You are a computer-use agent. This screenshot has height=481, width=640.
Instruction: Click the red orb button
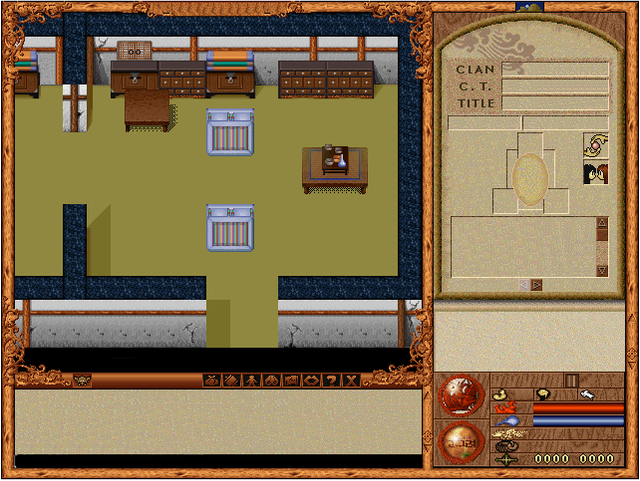460,396
